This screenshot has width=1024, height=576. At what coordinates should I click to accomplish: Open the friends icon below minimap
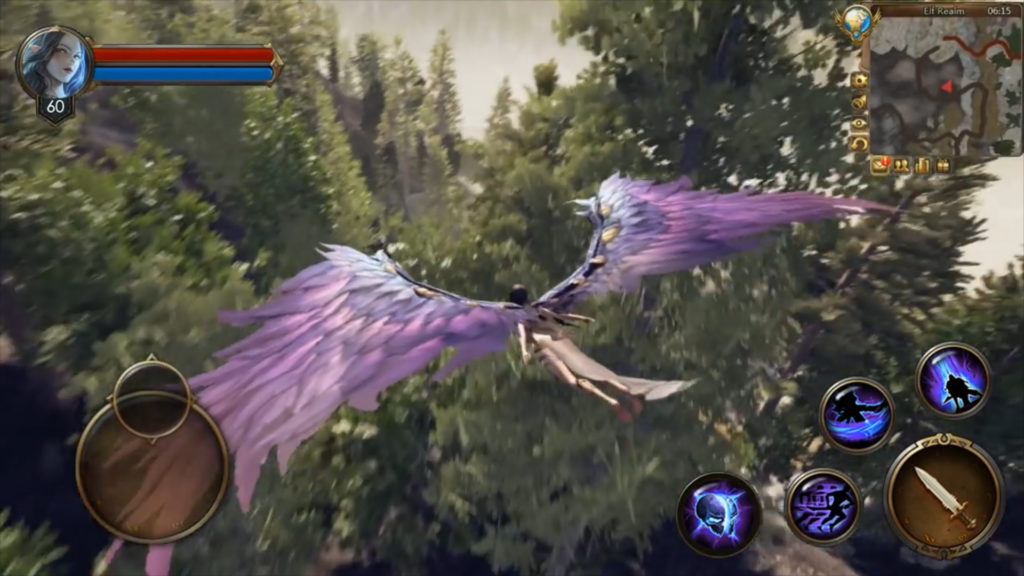click(901, 166)
